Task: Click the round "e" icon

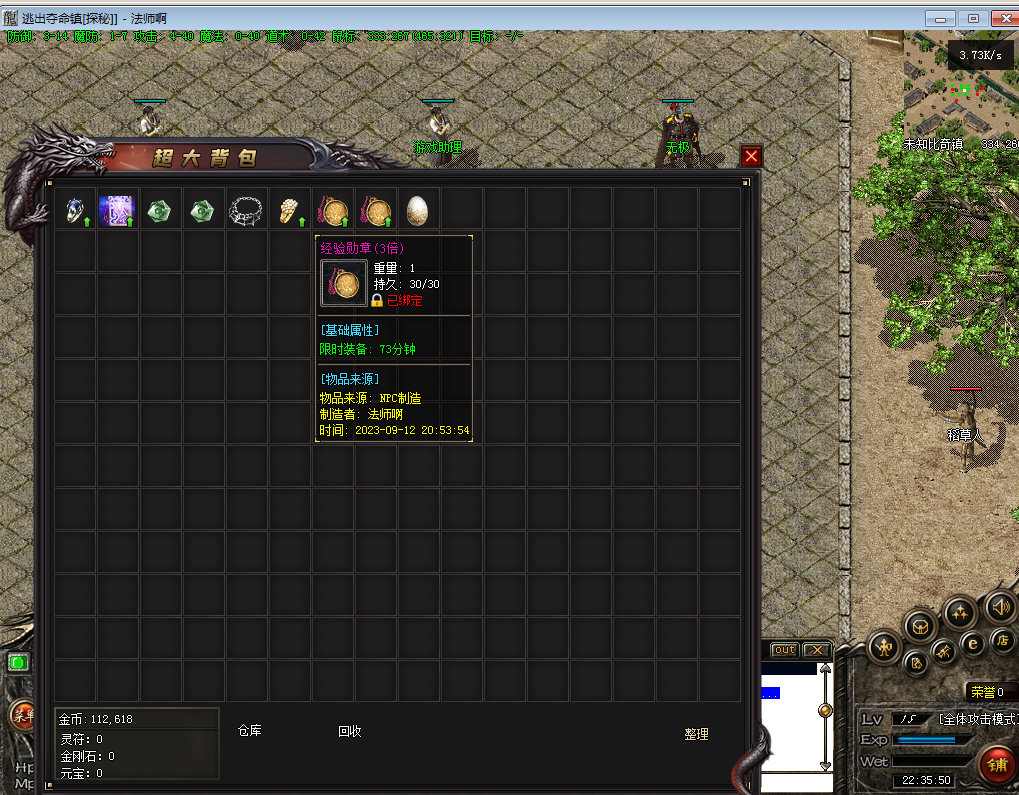Action: pyautogui.click(x=972, y=644)
